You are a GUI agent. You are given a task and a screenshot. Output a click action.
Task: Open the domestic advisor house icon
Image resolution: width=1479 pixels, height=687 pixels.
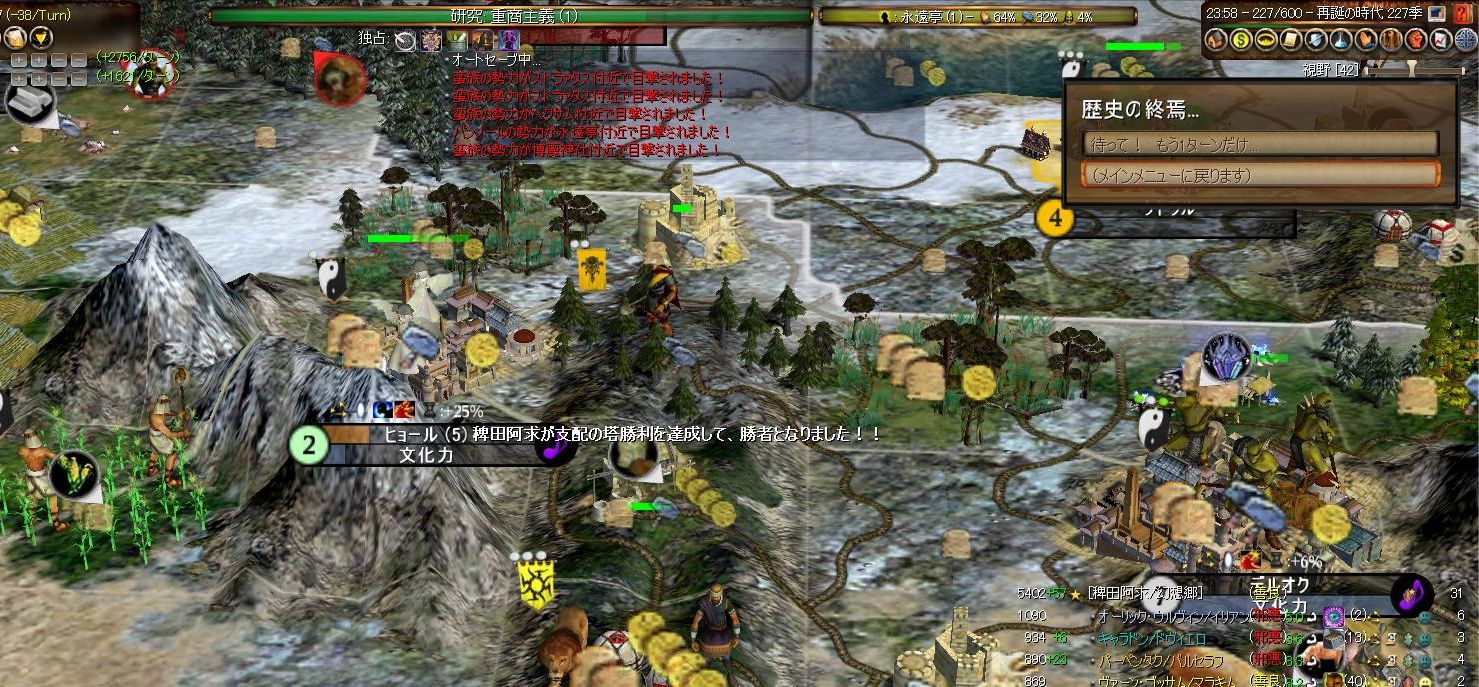(1217, 40)
